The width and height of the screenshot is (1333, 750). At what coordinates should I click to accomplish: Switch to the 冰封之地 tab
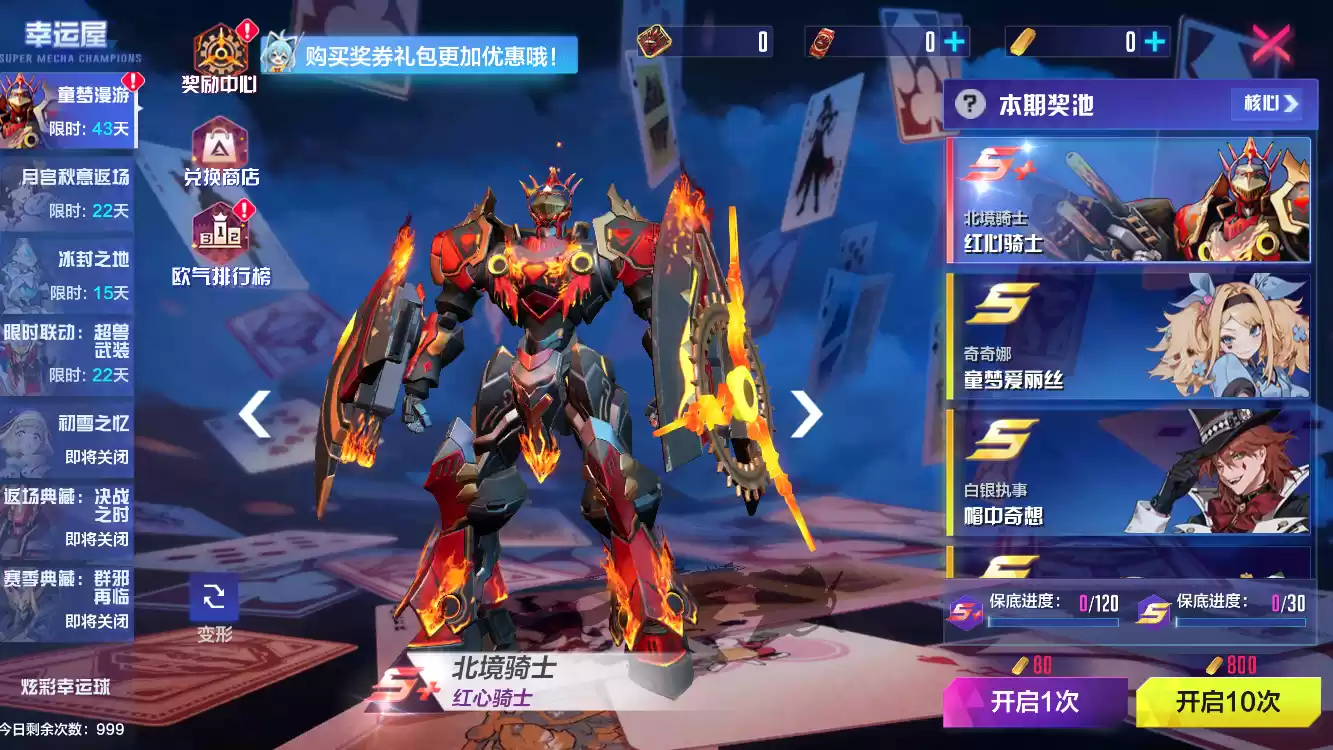68,275
